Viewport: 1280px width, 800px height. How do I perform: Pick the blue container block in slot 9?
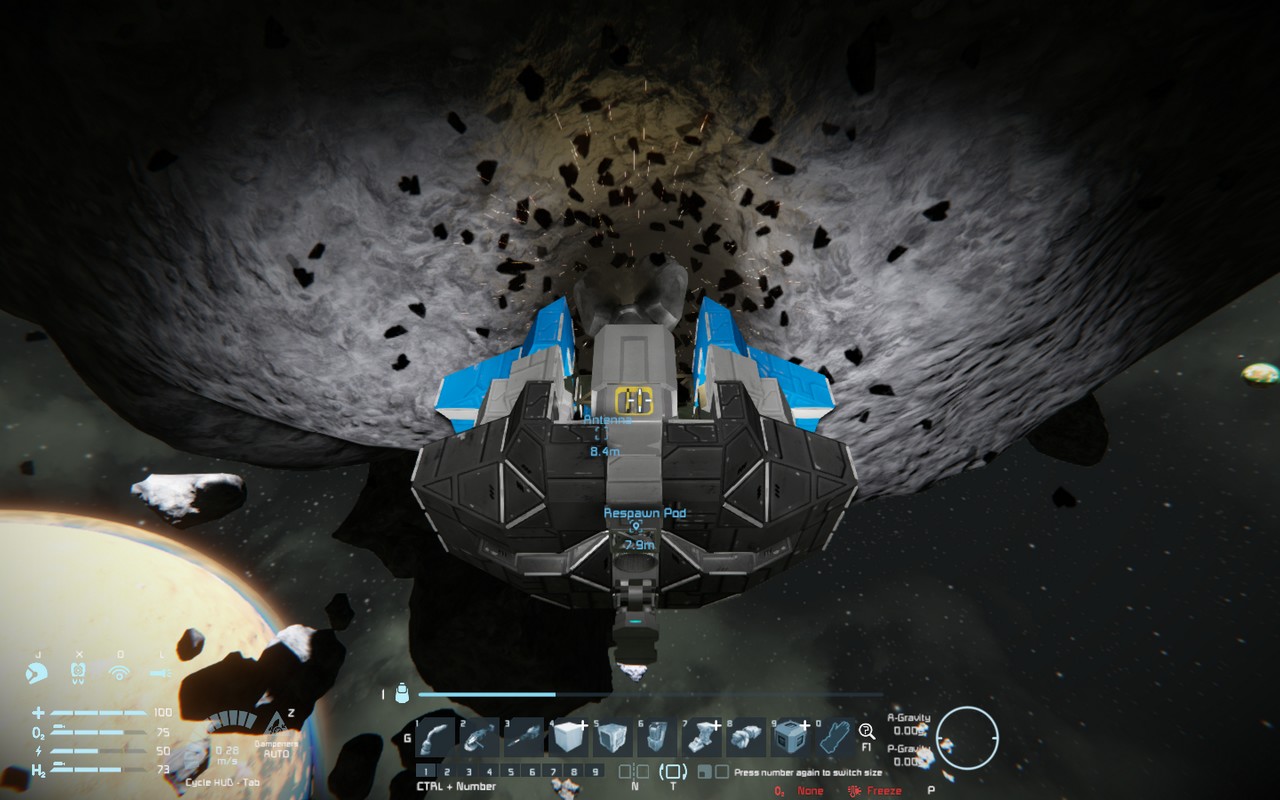tap(790, 738)
